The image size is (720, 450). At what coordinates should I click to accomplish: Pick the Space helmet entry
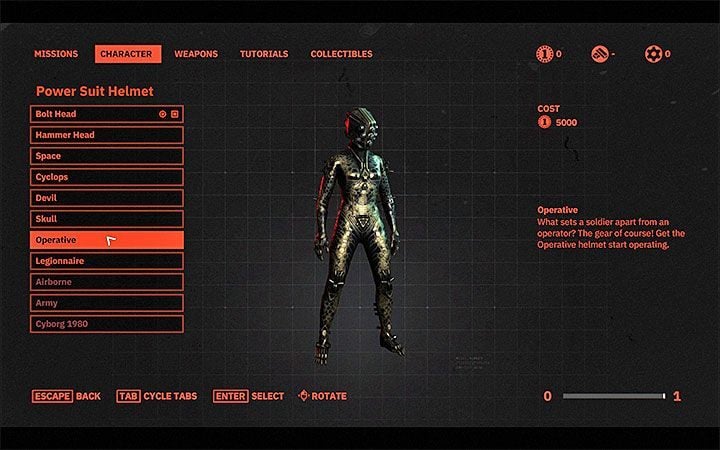coord(106,156)
